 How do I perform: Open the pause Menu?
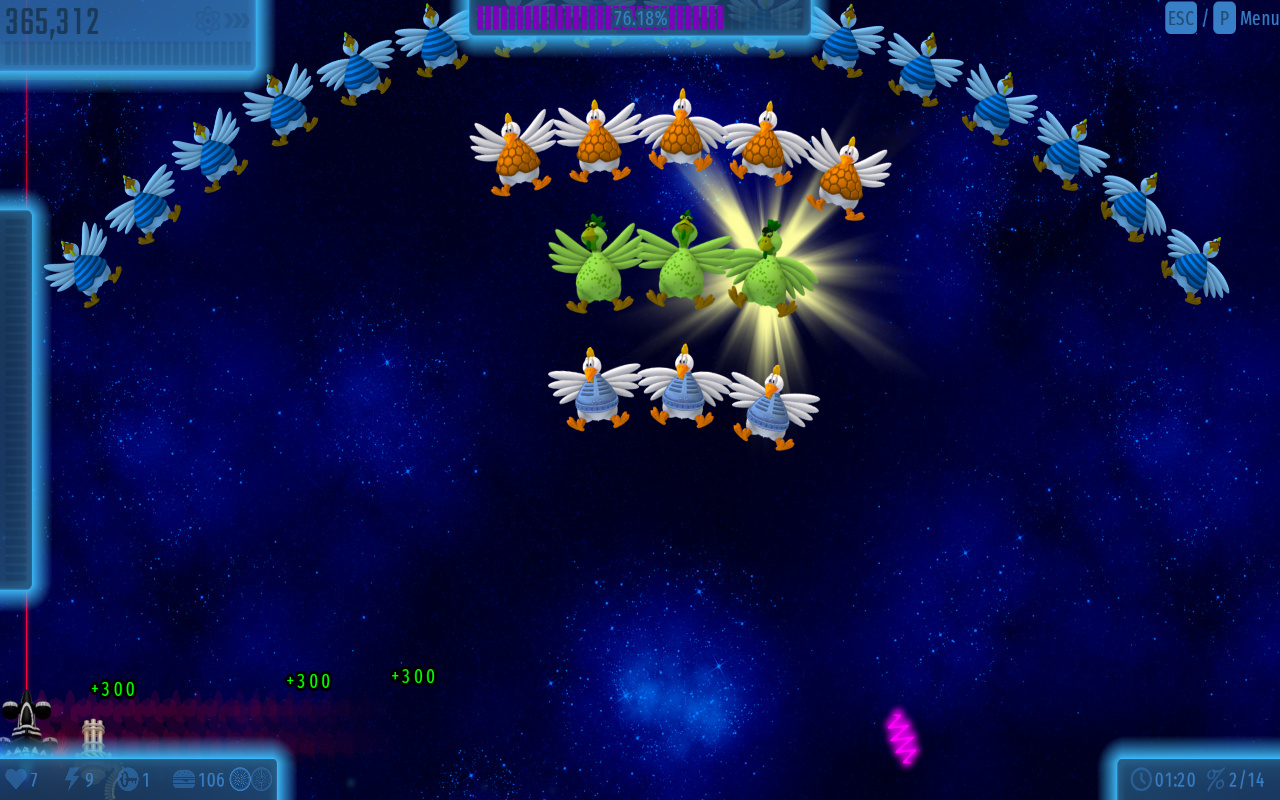pyautogui.click(x=1258, y=18)
